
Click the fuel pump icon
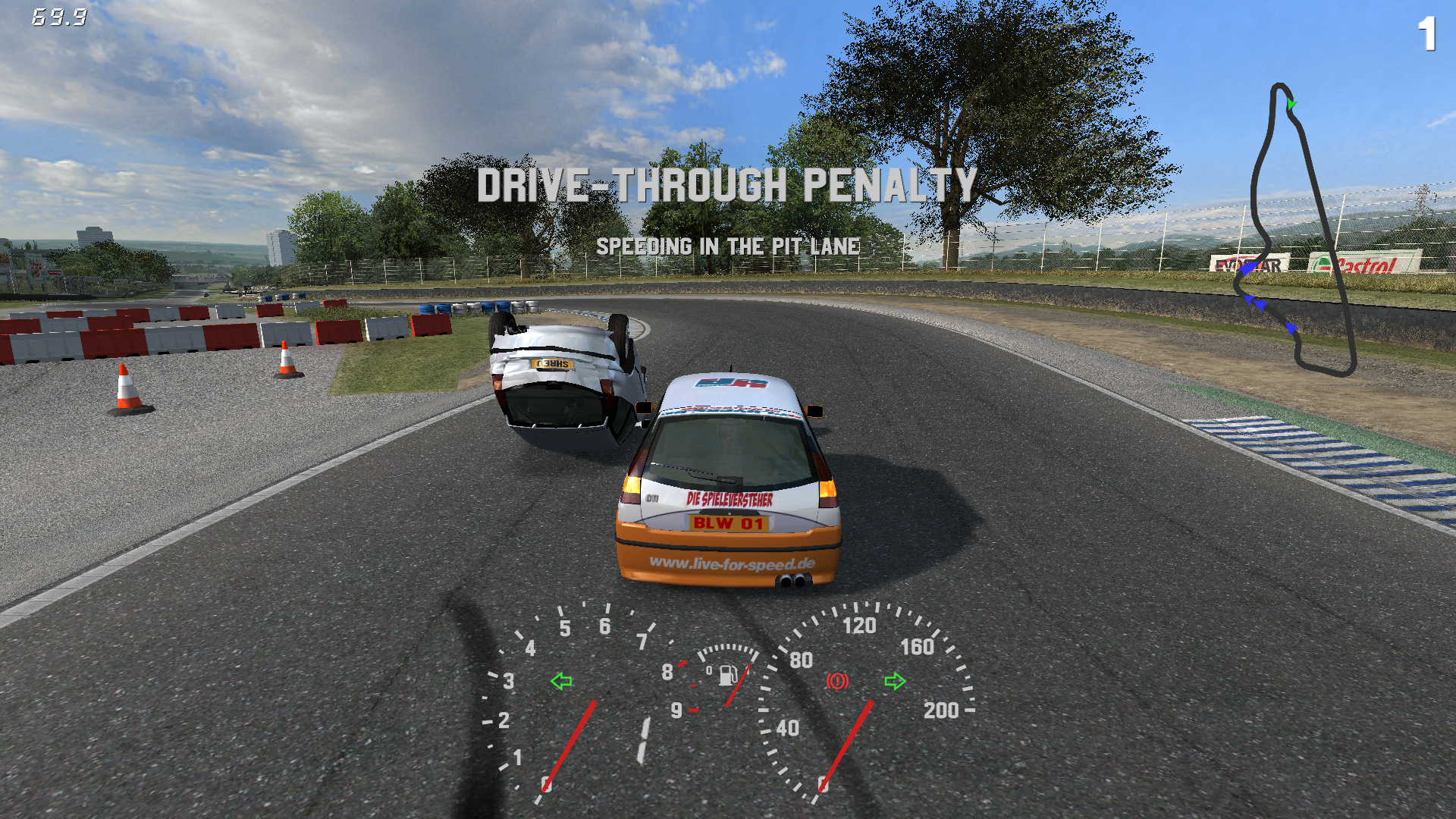click(727, 674)
